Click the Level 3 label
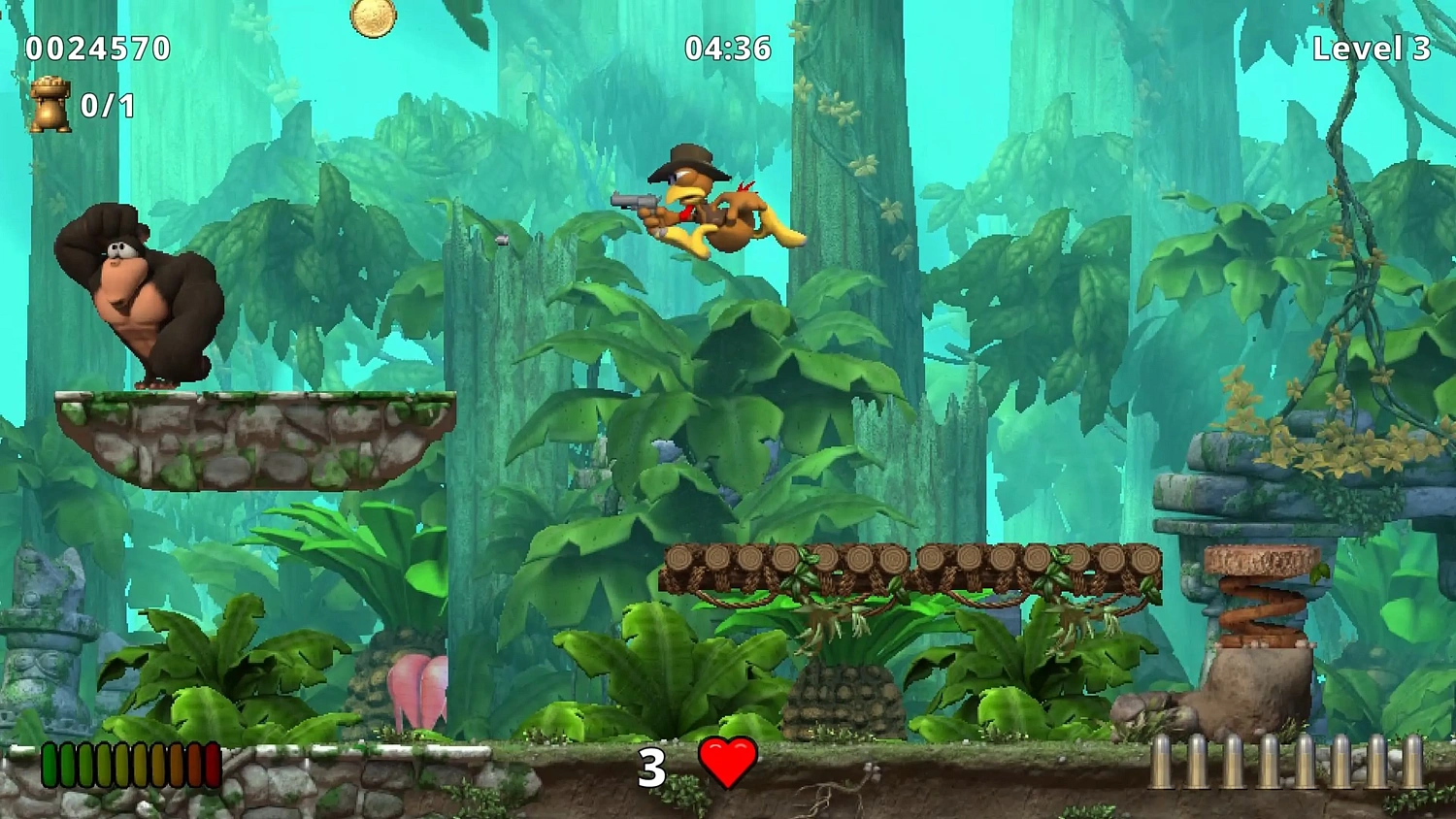The width and height of the screenshot is (1456, 819). click(1370, 47)
